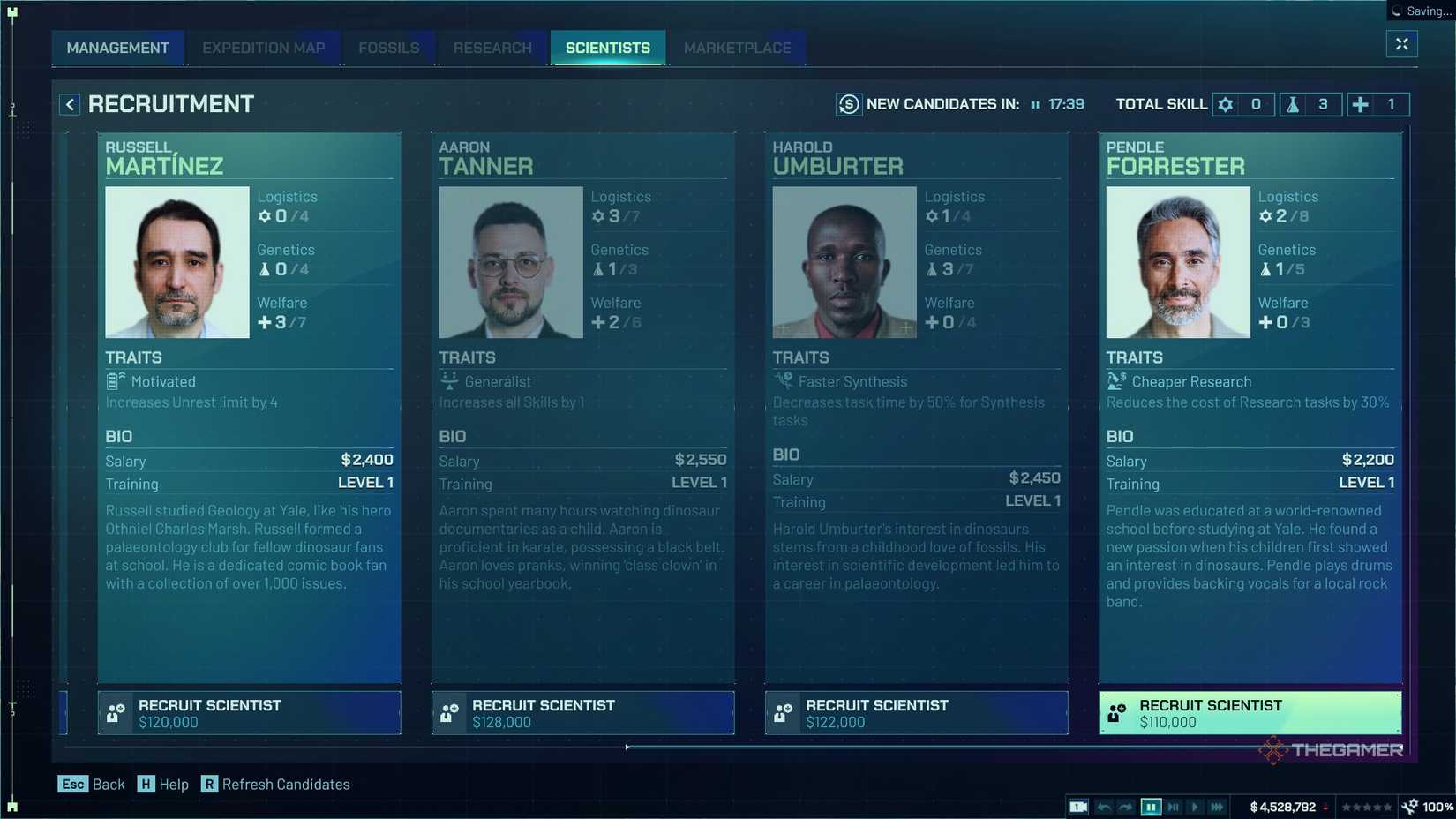The image size is (1456, 819).
Task: Click the Faster Synthesis trait icon for Harold
Action: 783,381
